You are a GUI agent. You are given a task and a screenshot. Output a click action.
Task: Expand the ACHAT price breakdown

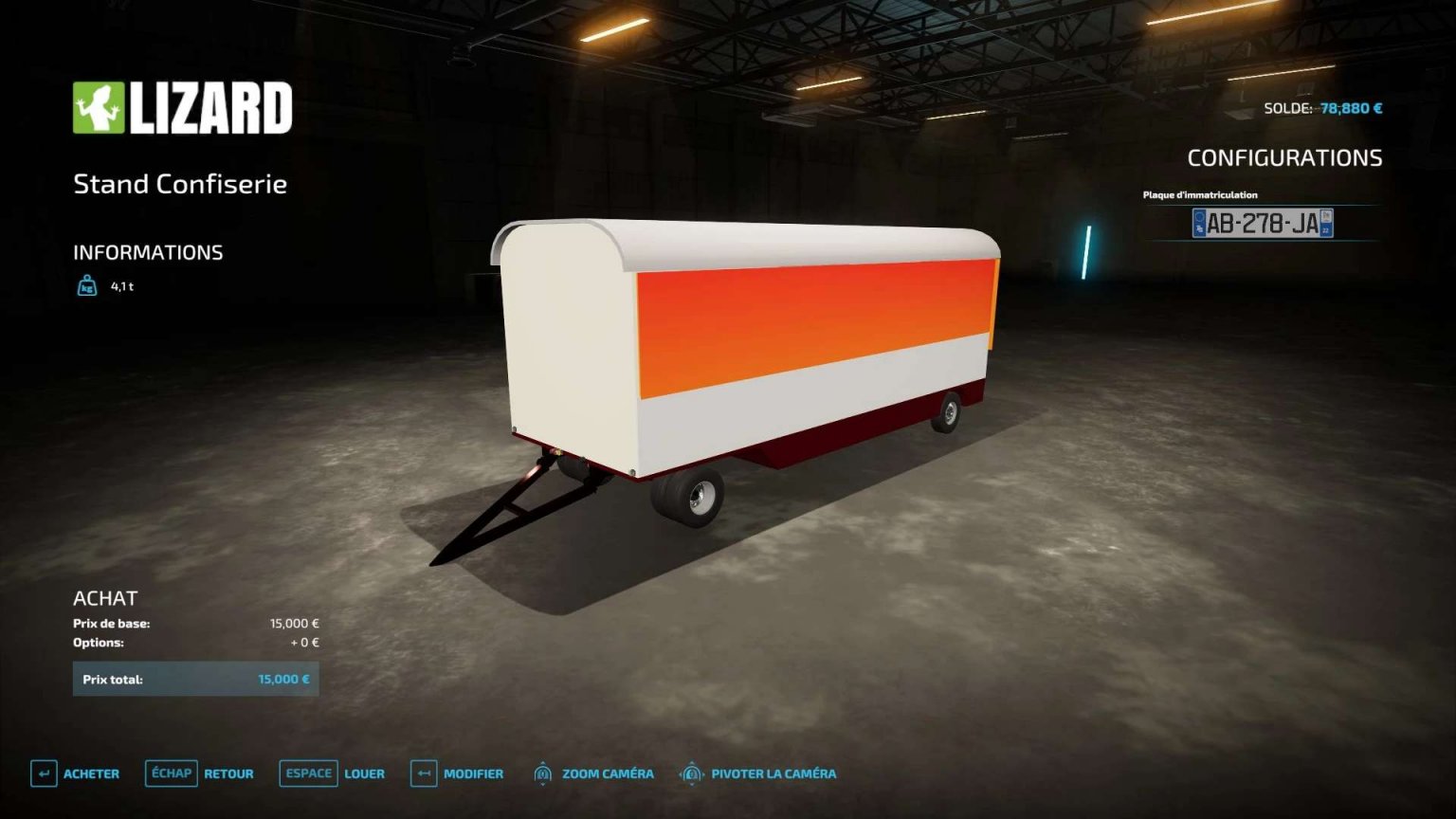105,598
